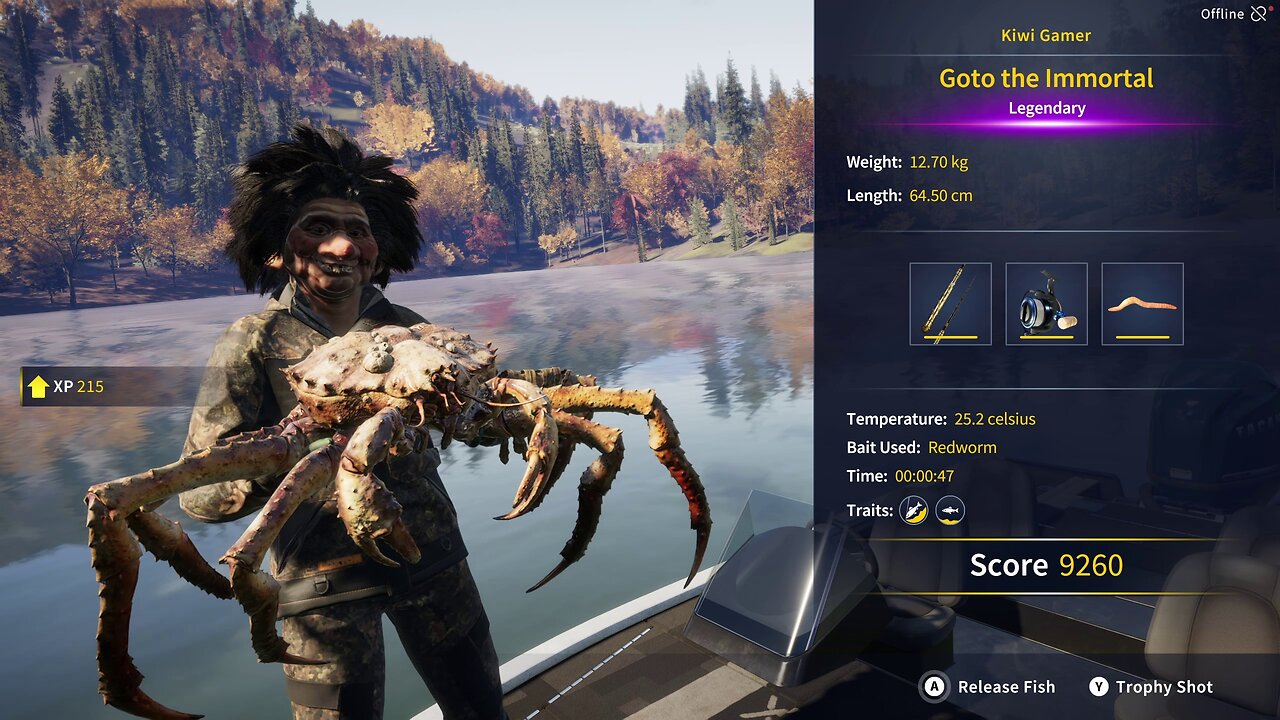This screenshot has width=1280, height=720.
Task: Select the spinning reel equipment slot
Action: click(1046, 304)
